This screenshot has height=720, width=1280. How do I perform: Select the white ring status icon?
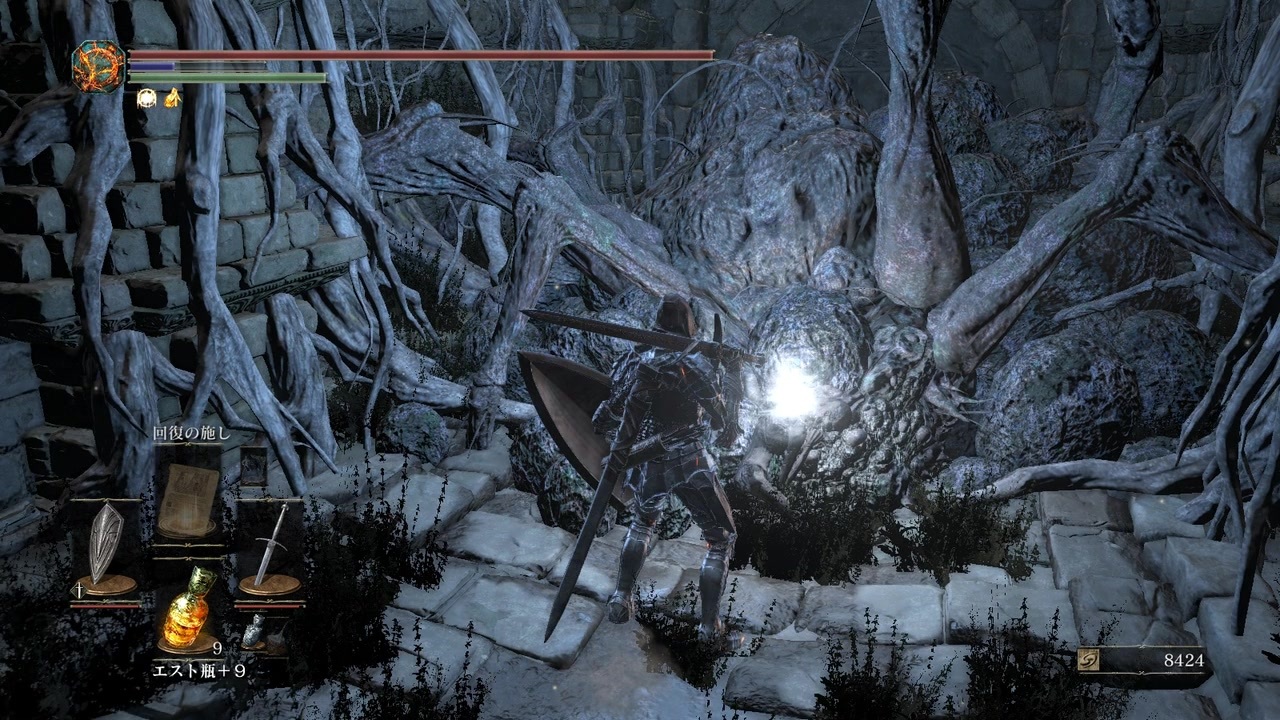point(146,97)
